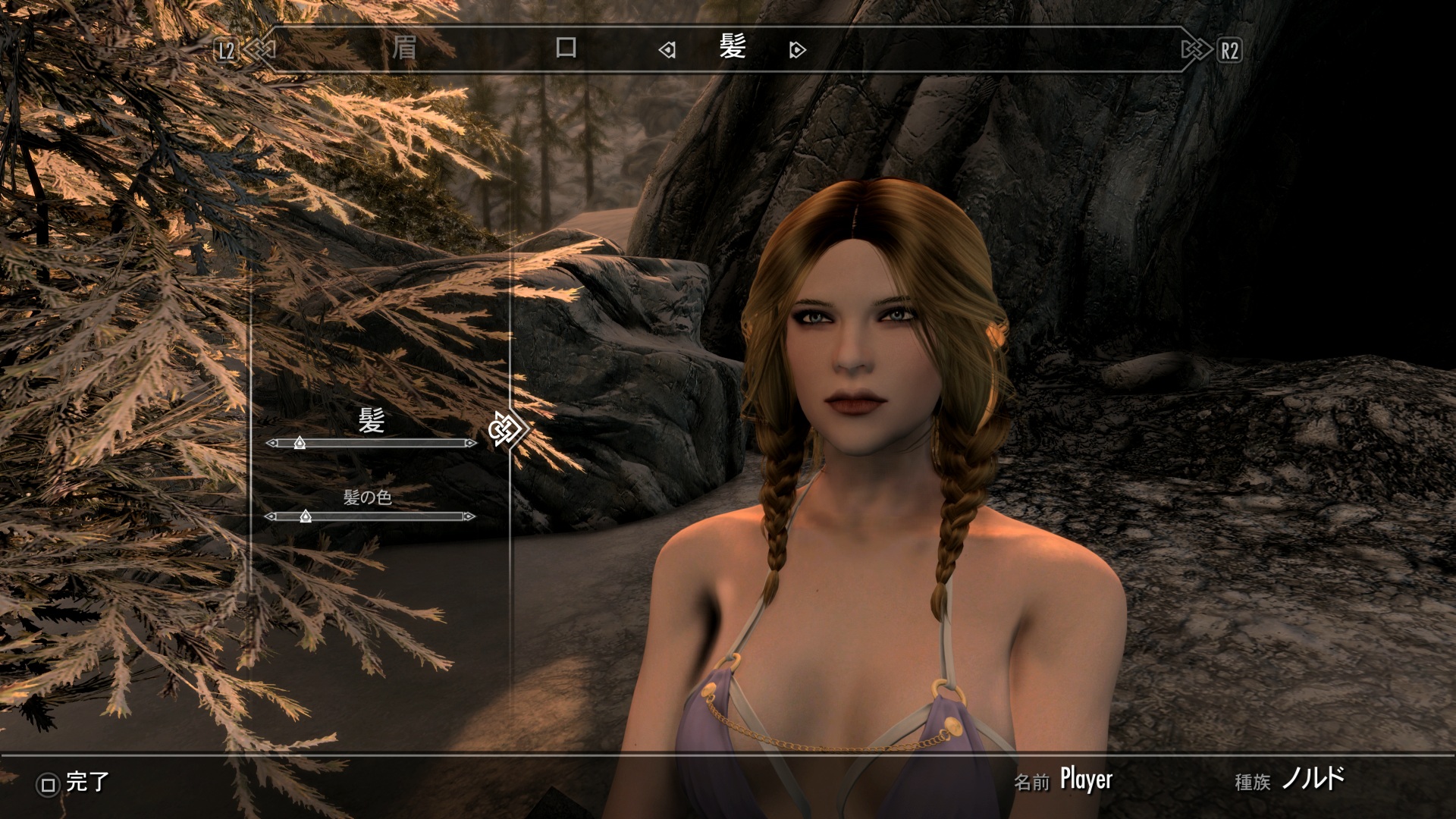Click the left arrow beside the 髪 tab

pyautogui.click(x=667, y=51)
